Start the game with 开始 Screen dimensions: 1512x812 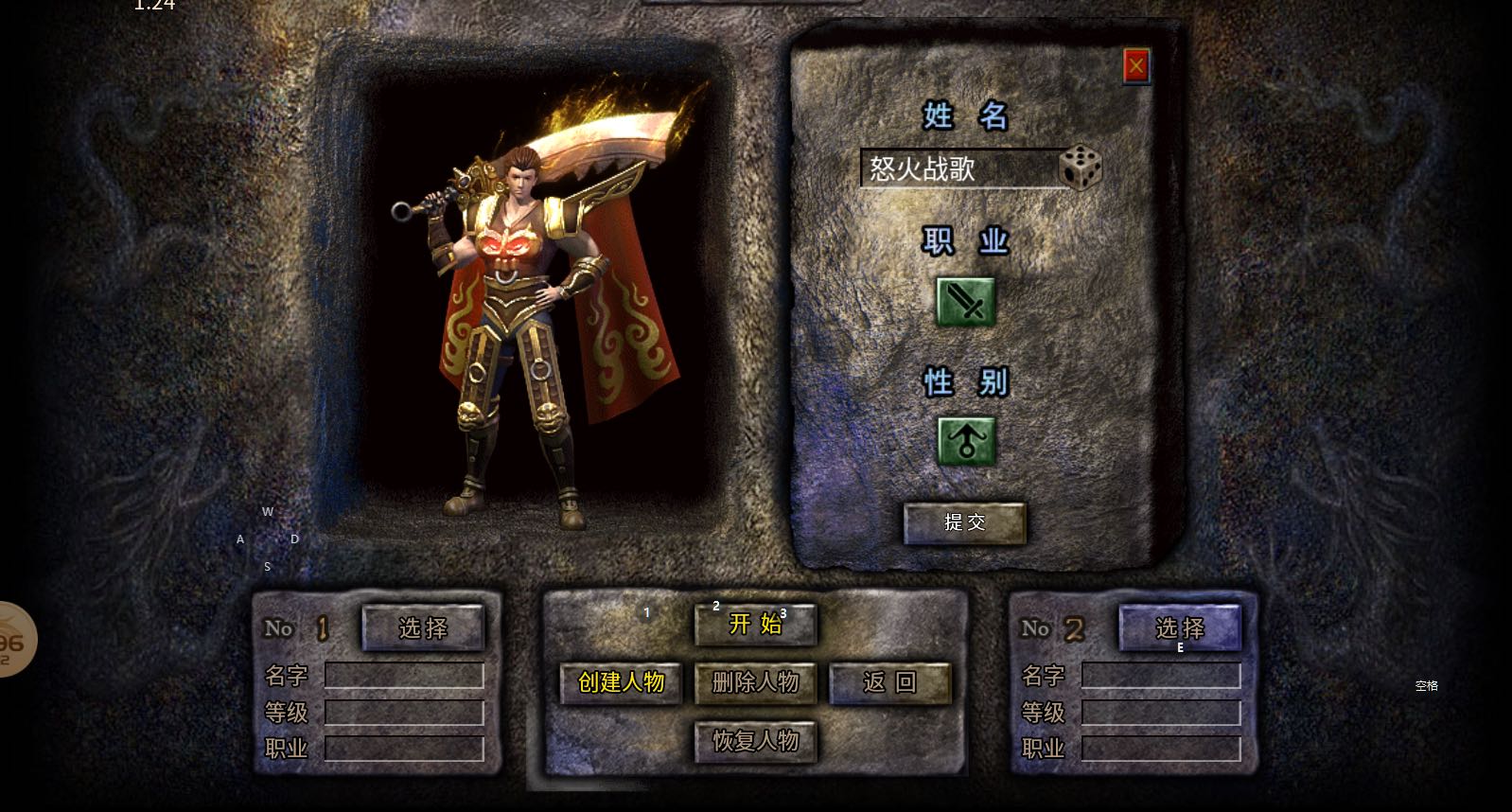coord(755,624)
